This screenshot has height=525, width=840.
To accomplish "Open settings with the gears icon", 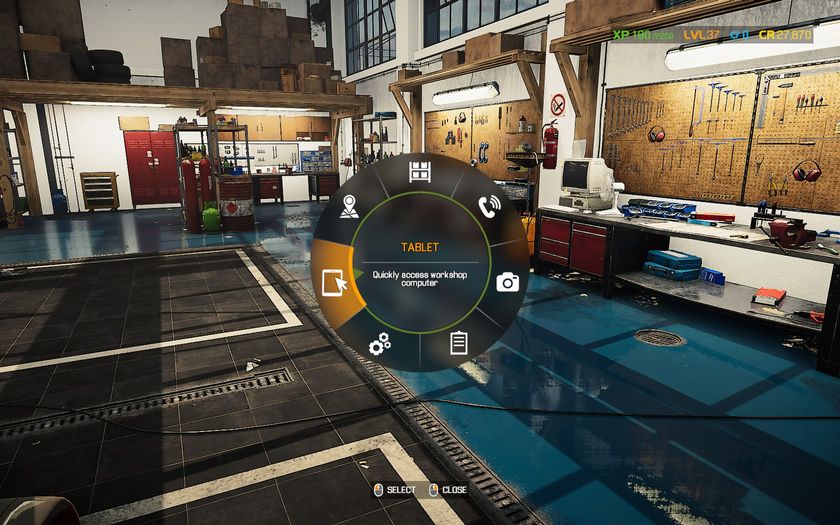I will pyautogui.click(x=379, y=346).
